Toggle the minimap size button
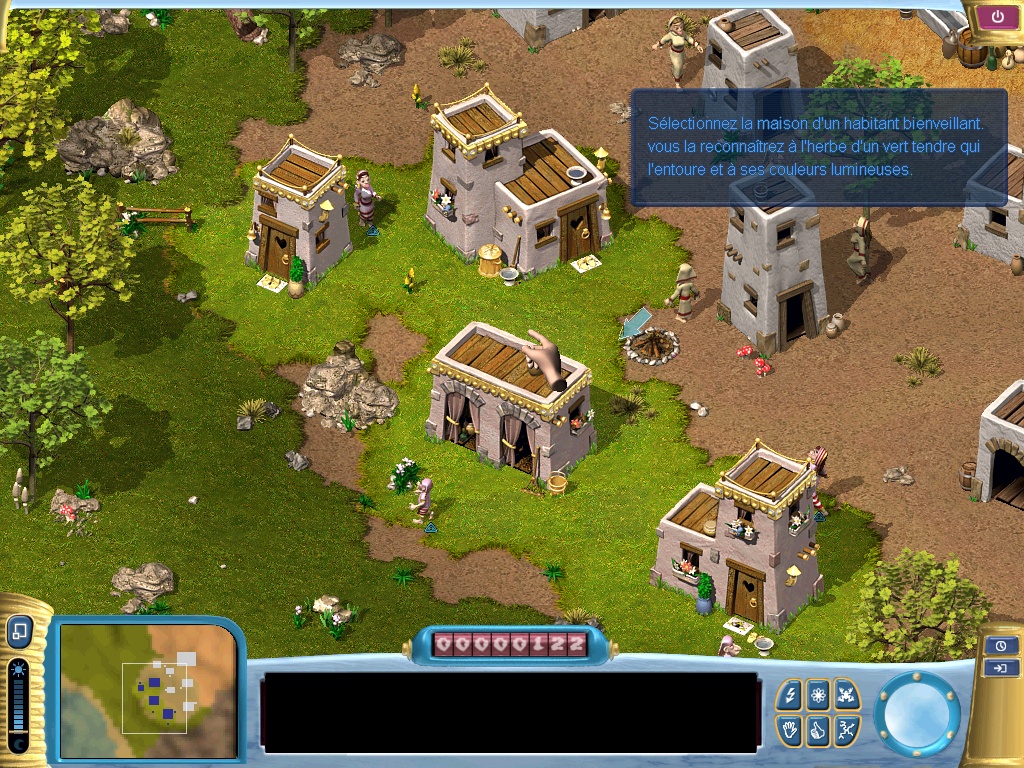1024x768 pixels. (20, 632)
